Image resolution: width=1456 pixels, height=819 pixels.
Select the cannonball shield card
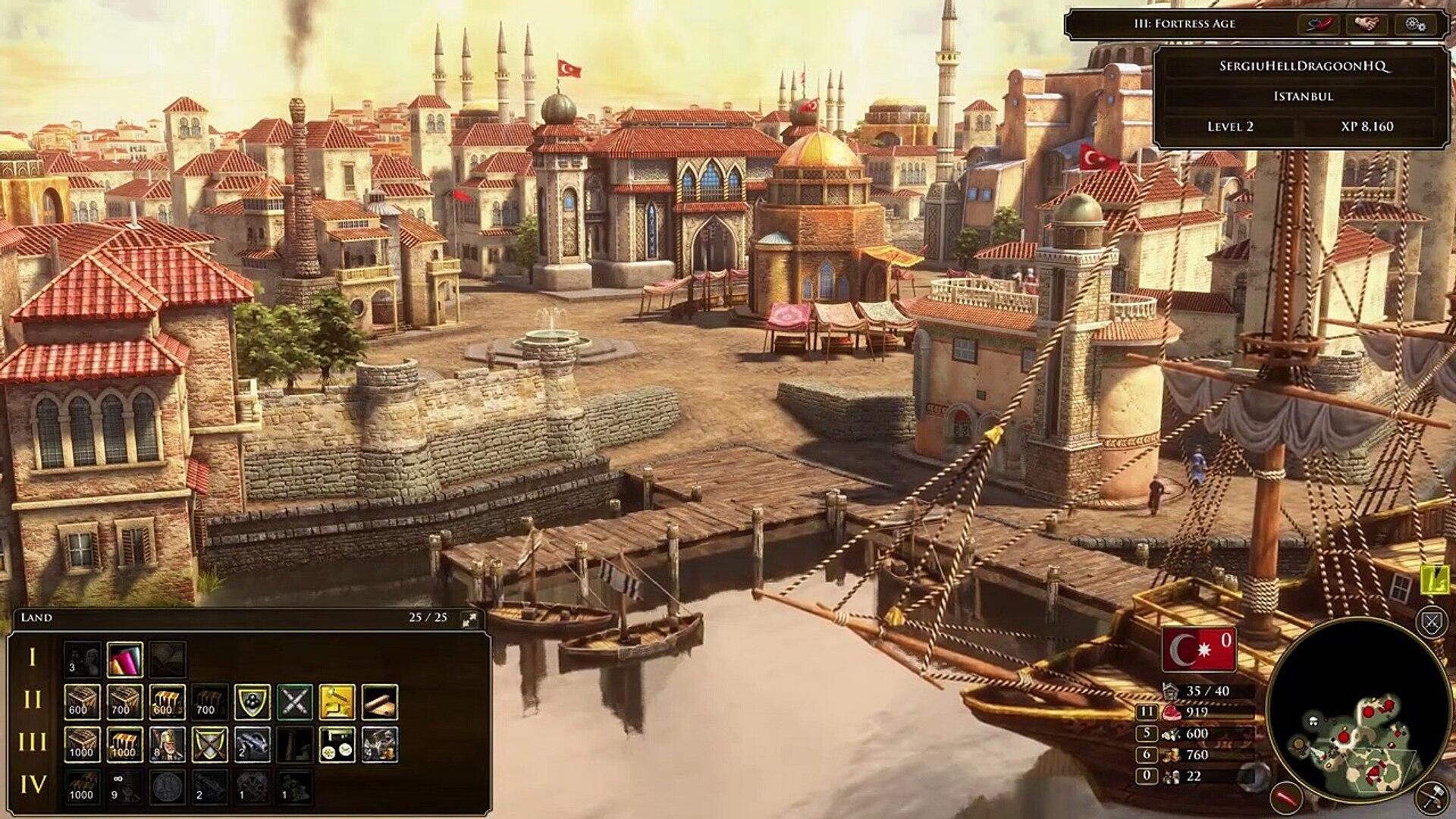pyautogui.click(x=252, y=701)
